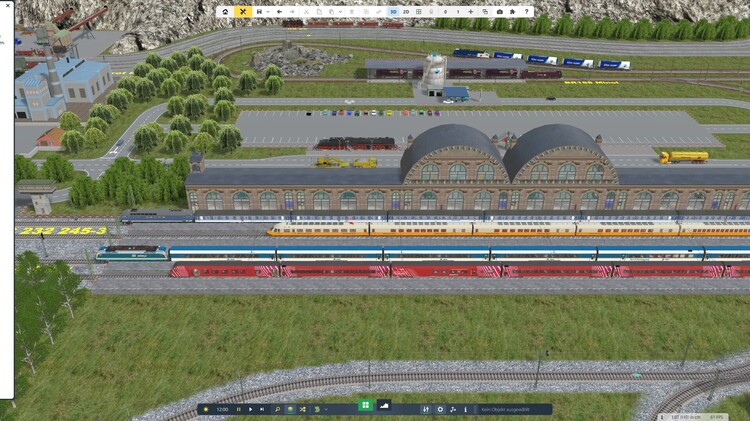
Task: Switch to the 3D view
Action: (393, 12)
